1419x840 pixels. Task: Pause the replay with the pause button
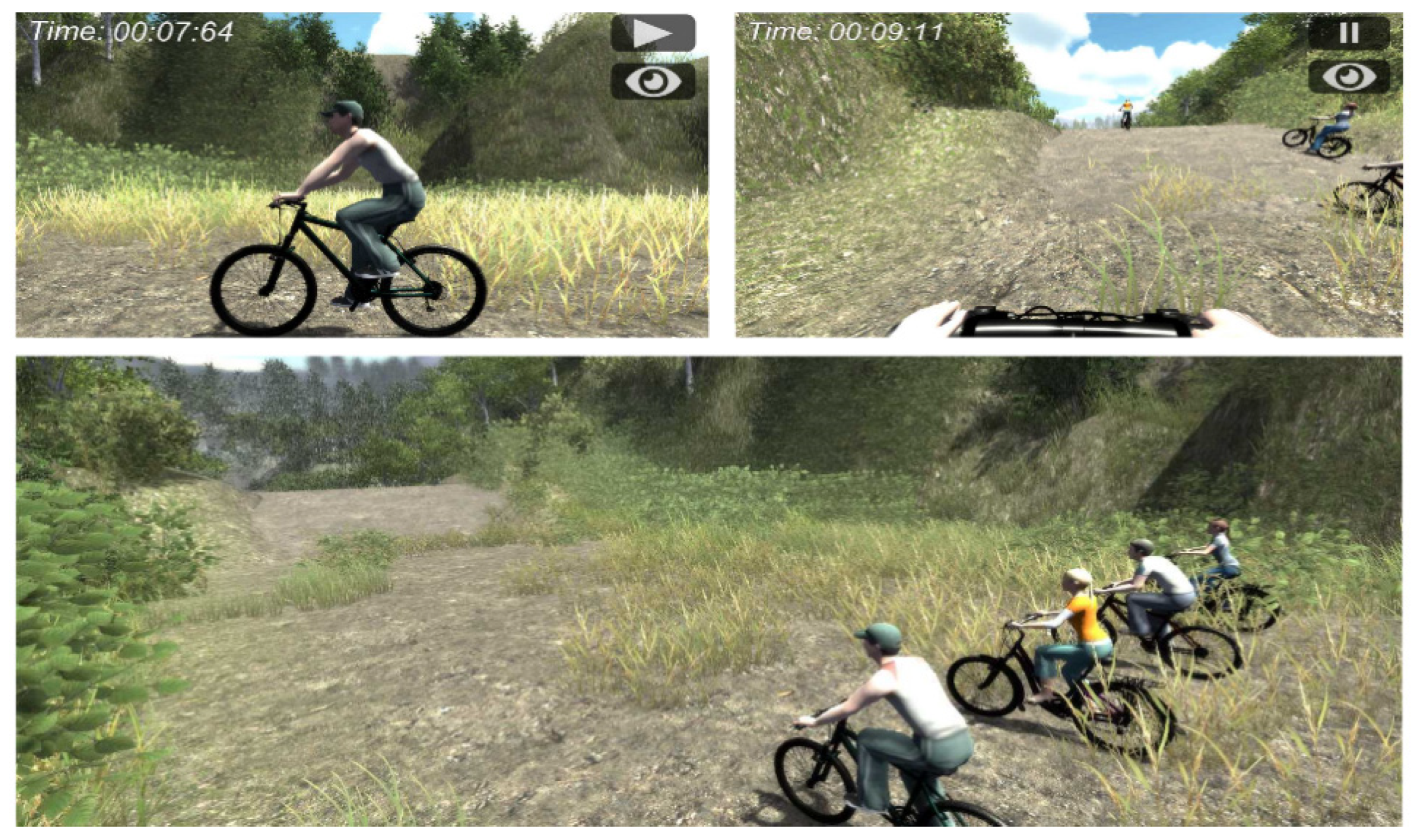pos(1348,33)
